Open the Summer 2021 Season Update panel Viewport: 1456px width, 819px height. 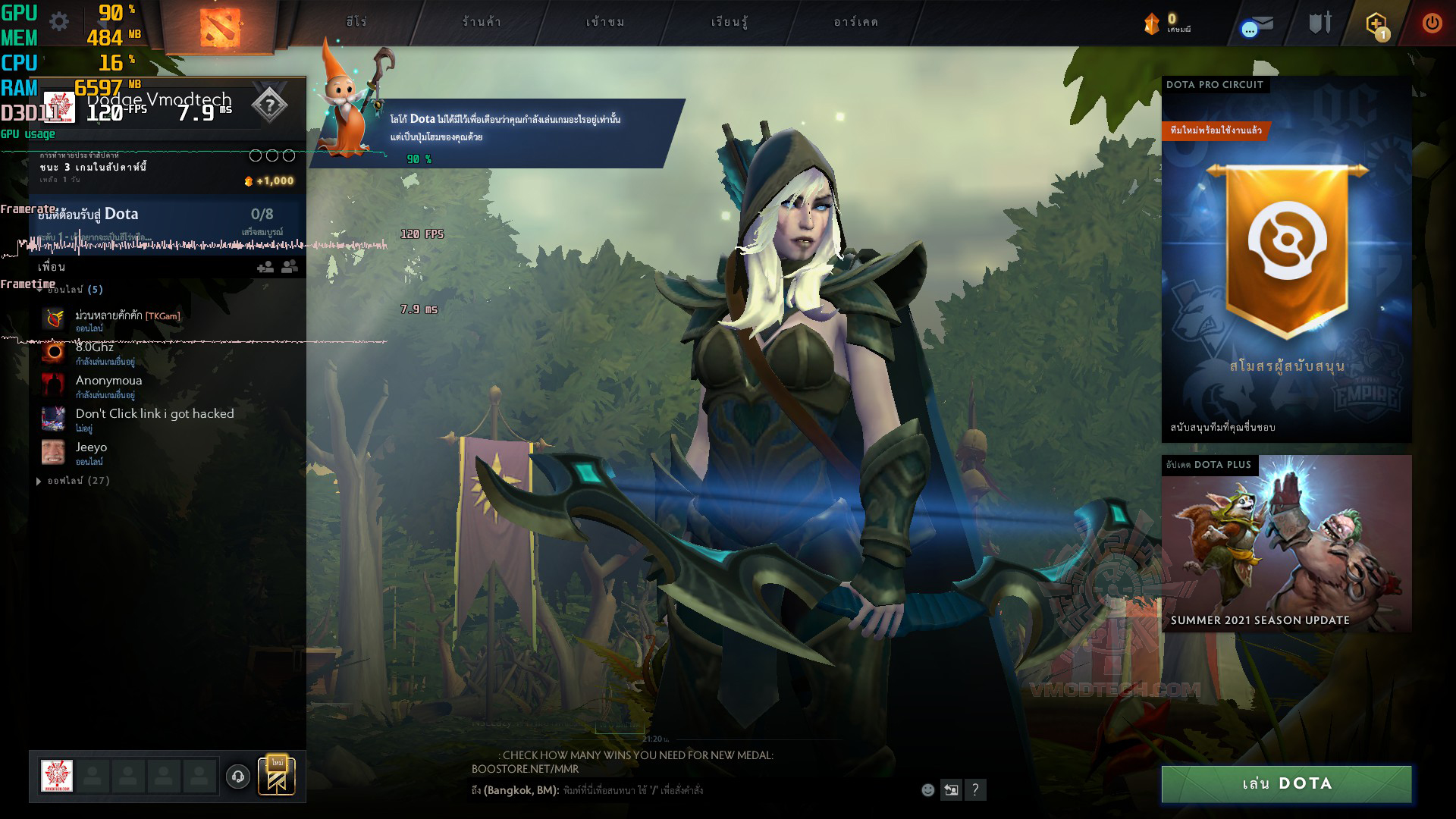[x=1286, y=544]
